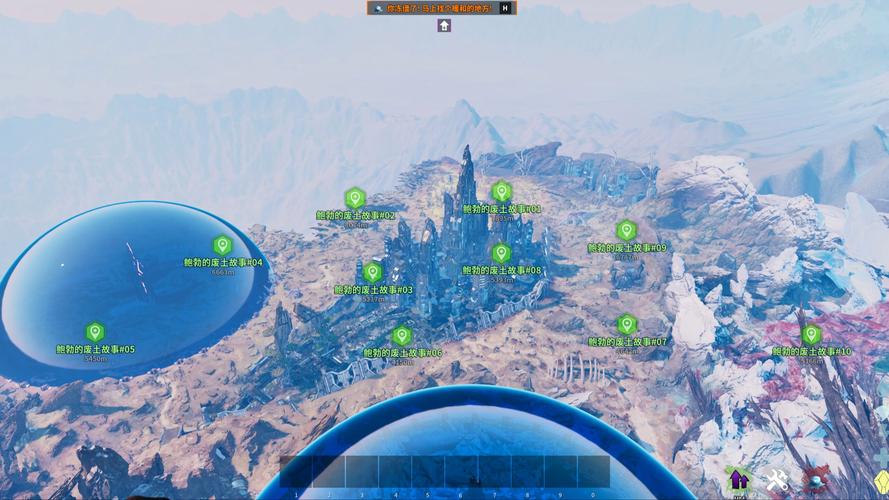Select the red splat orb status icon
Viewport: 889px width, 500px height.
click(x=814, y=481)
